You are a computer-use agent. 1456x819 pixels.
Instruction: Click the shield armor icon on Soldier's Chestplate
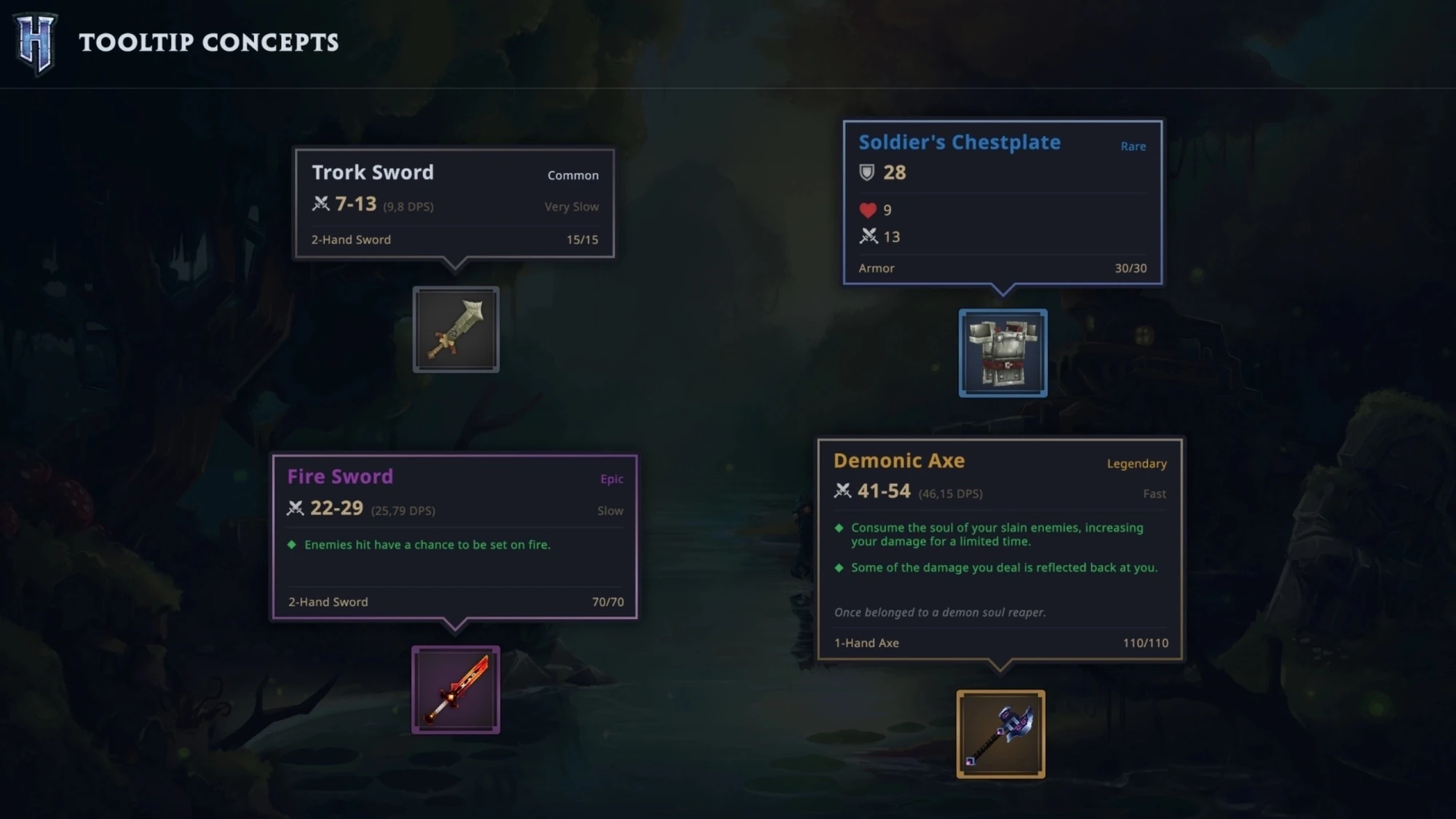(867, 173)
